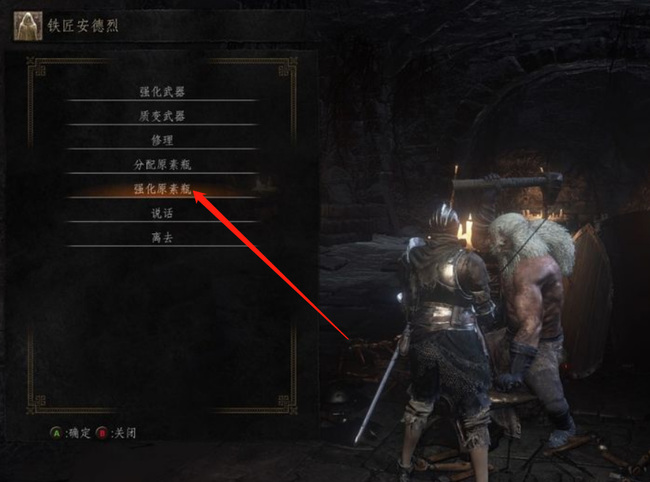The height and width of the screenshot is (482, 650).
Task: Select 离去 to exit the menu
Action: pos(161,236)
